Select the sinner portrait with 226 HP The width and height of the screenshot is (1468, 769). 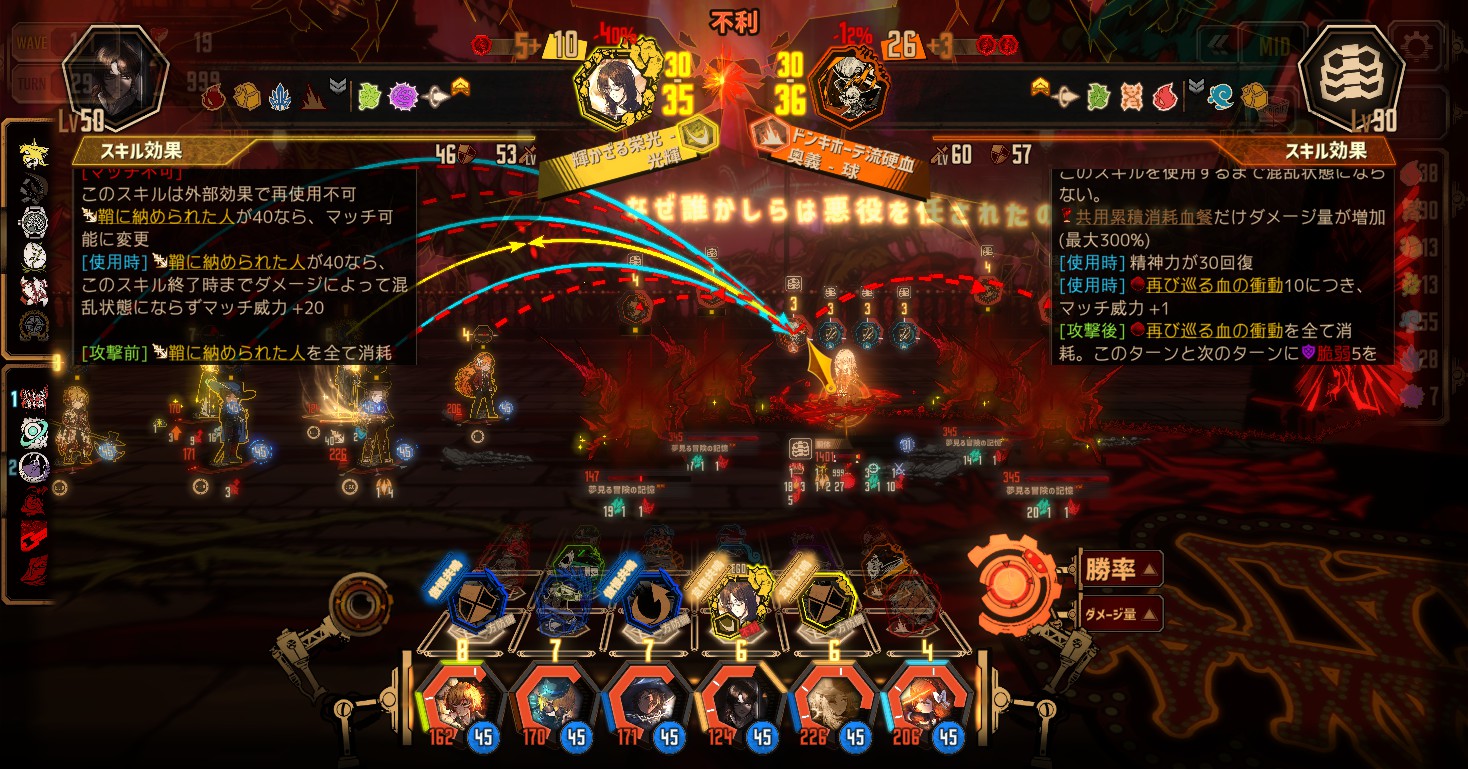[826, 702]
